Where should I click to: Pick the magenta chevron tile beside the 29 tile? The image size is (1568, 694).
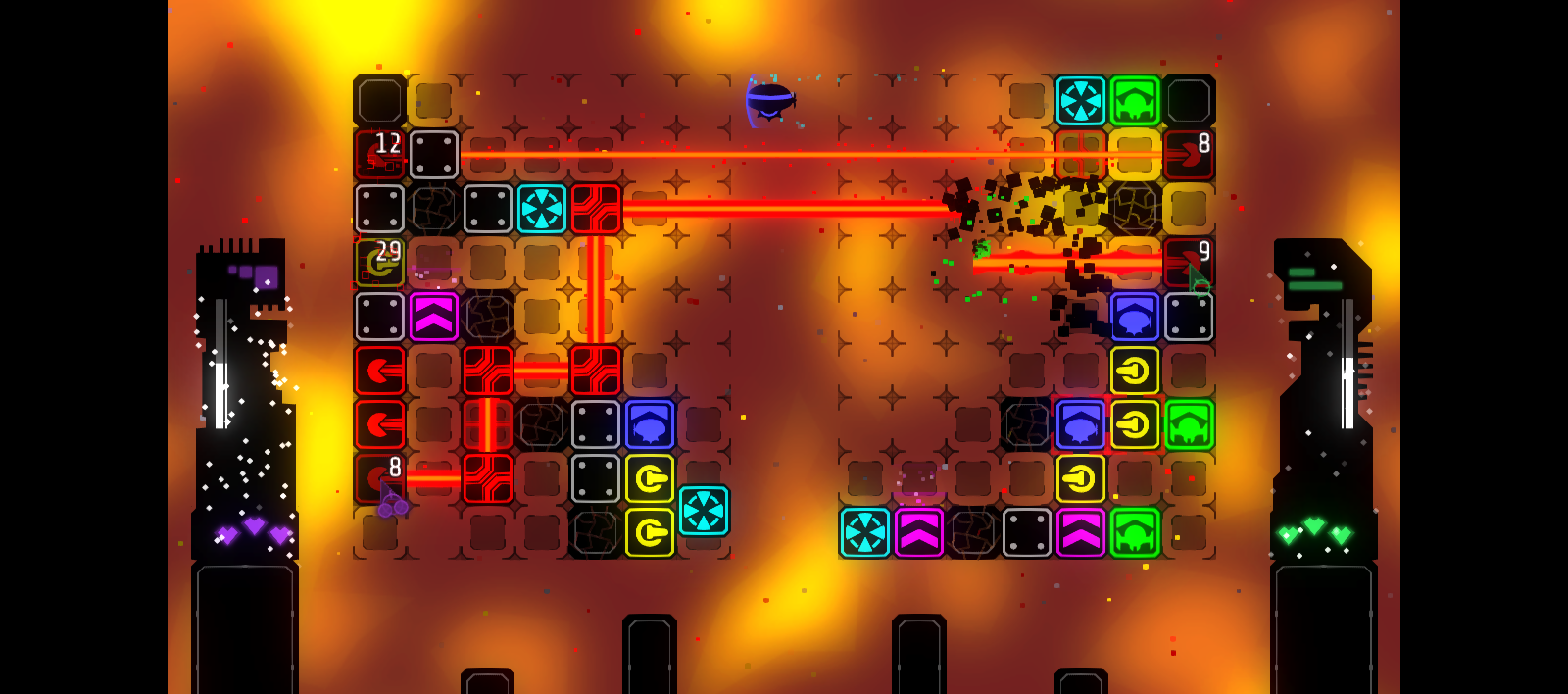[433, 317]
